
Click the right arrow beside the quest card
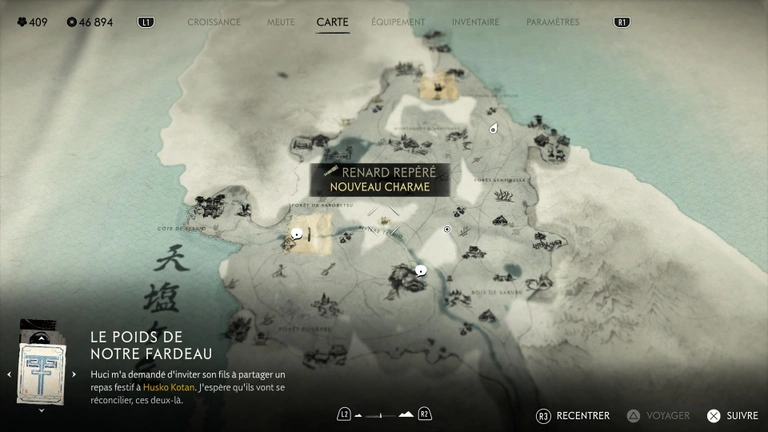tap(74, 375)
